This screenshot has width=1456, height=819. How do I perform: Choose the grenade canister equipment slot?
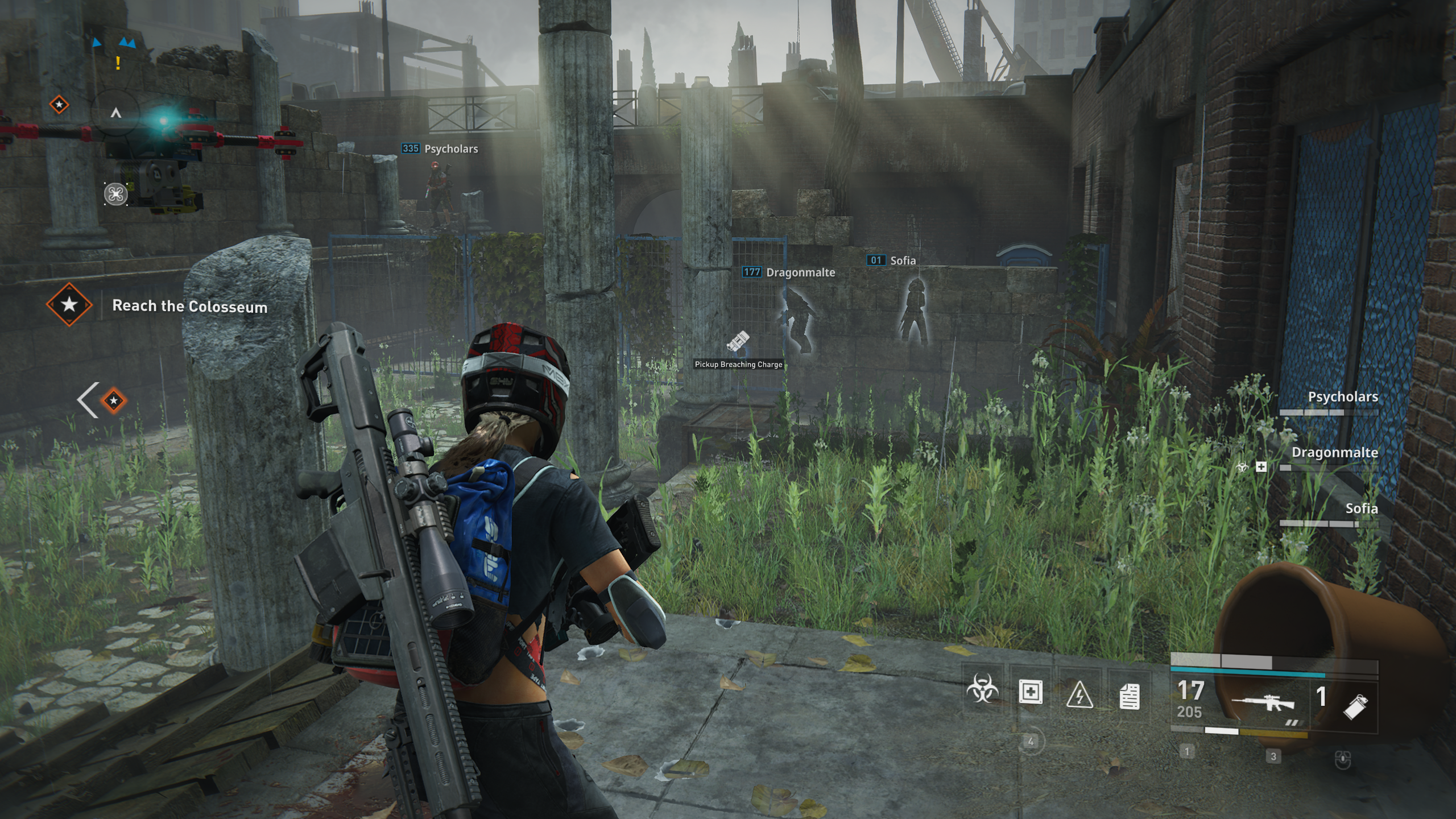pyautogui.click(x=1355, y=706)
